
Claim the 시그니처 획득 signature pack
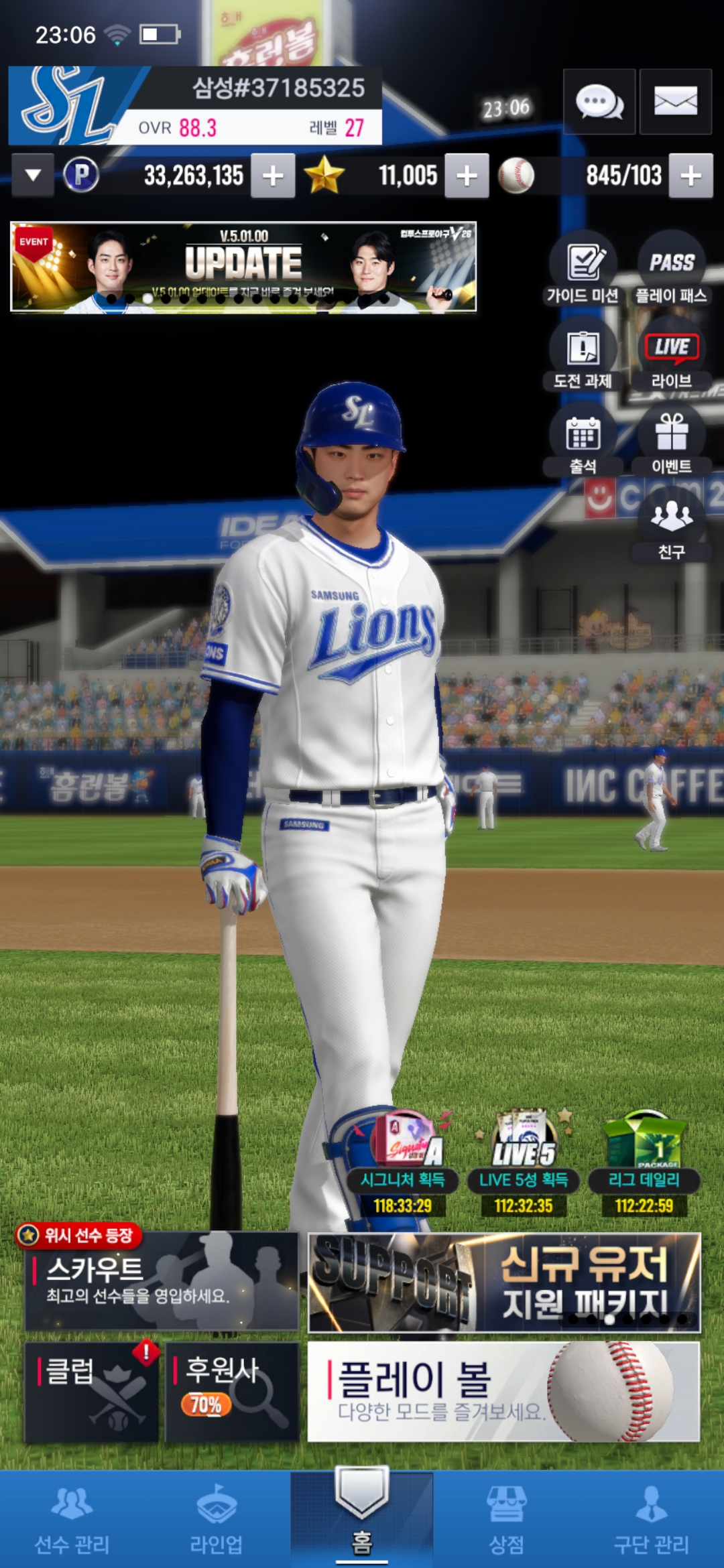point(403,1163)
